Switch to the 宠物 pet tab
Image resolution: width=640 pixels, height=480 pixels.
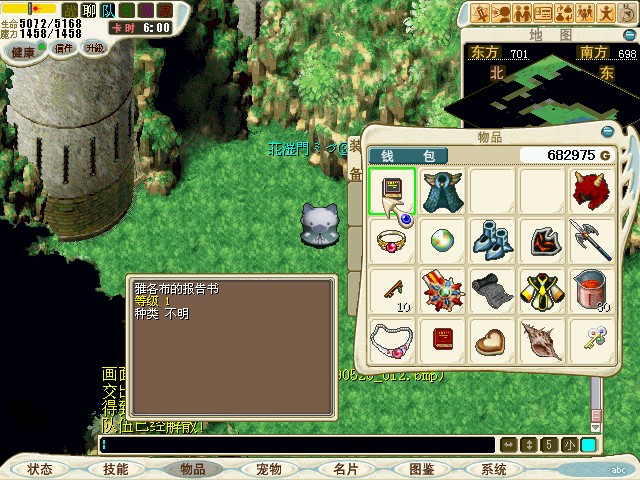click(x=268, y=469)
